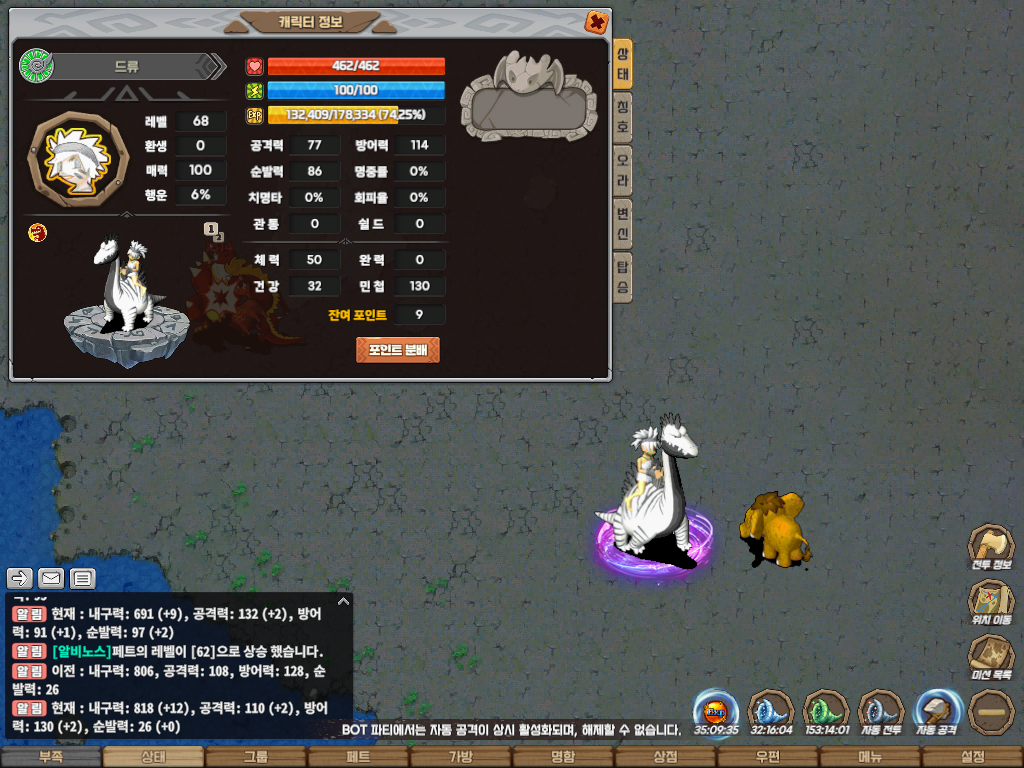
Task: Open the 위치 이동 location travel map
Action: (991, 603)
